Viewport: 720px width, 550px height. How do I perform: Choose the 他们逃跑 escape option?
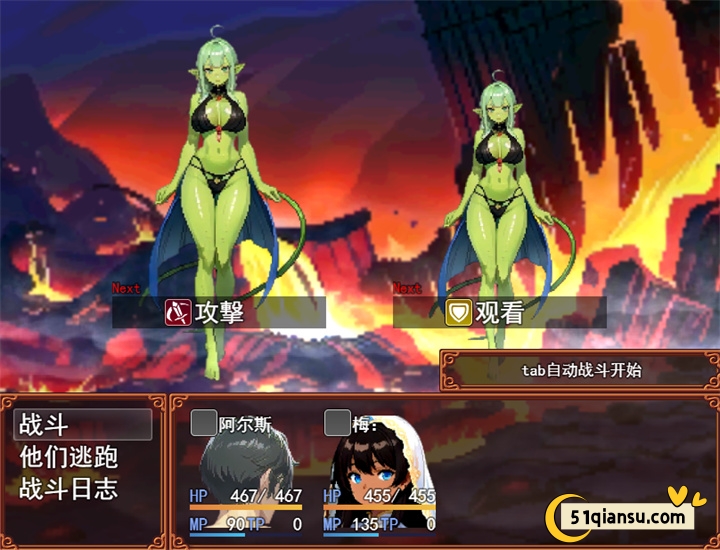[70, 457]
